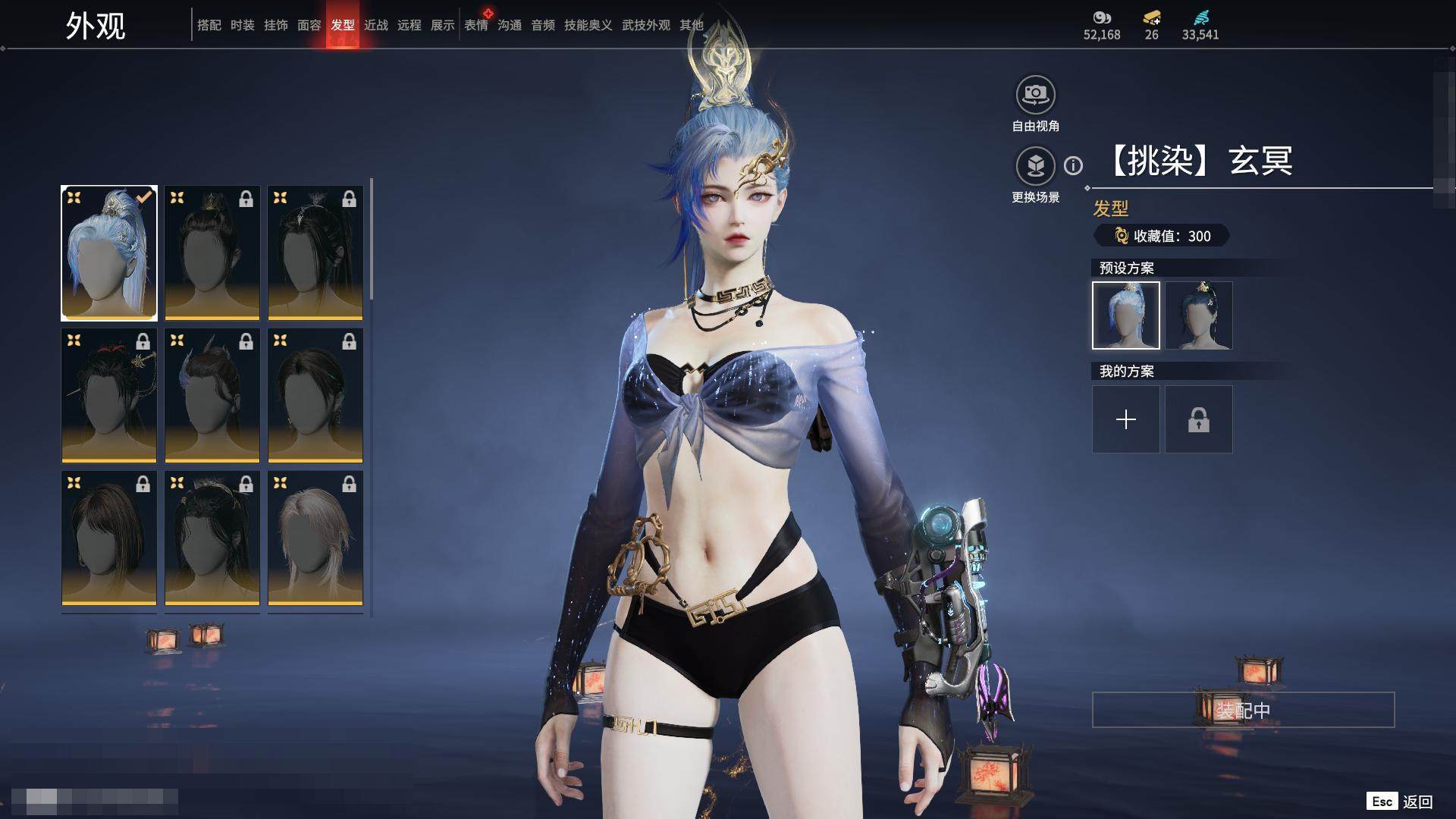Open the 其他 tab
This screenshot has width=1456, height=819.
pyautogui.click(x=692, y=25)
